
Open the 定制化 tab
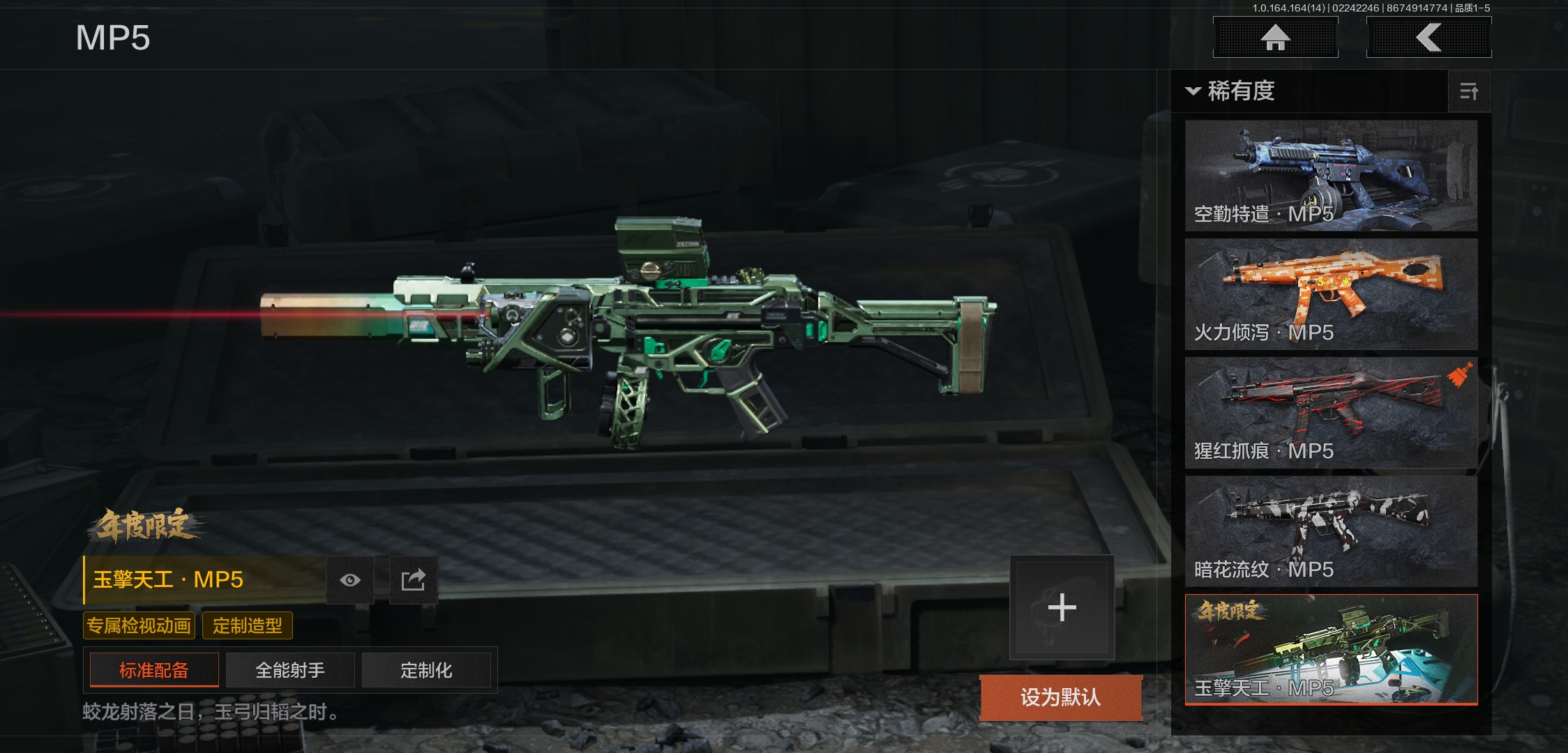426,671
